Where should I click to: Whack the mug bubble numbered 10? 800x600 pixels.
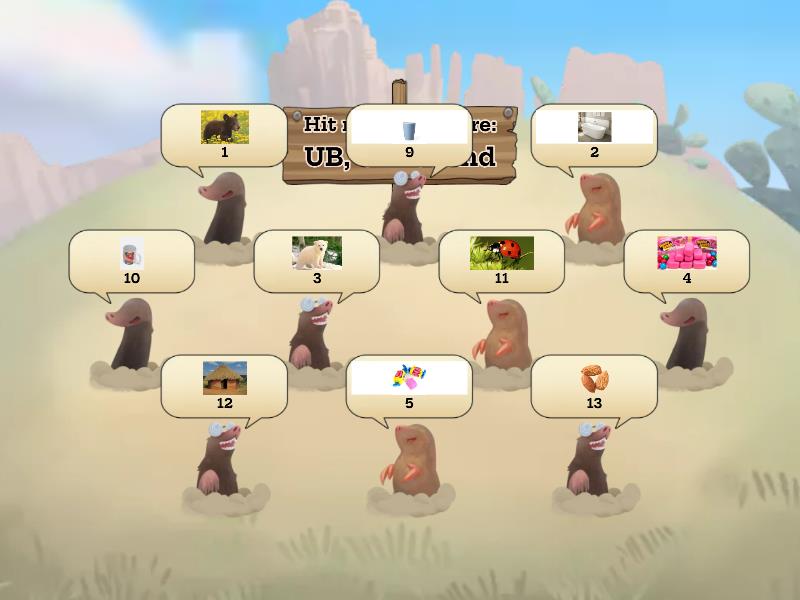131,259
